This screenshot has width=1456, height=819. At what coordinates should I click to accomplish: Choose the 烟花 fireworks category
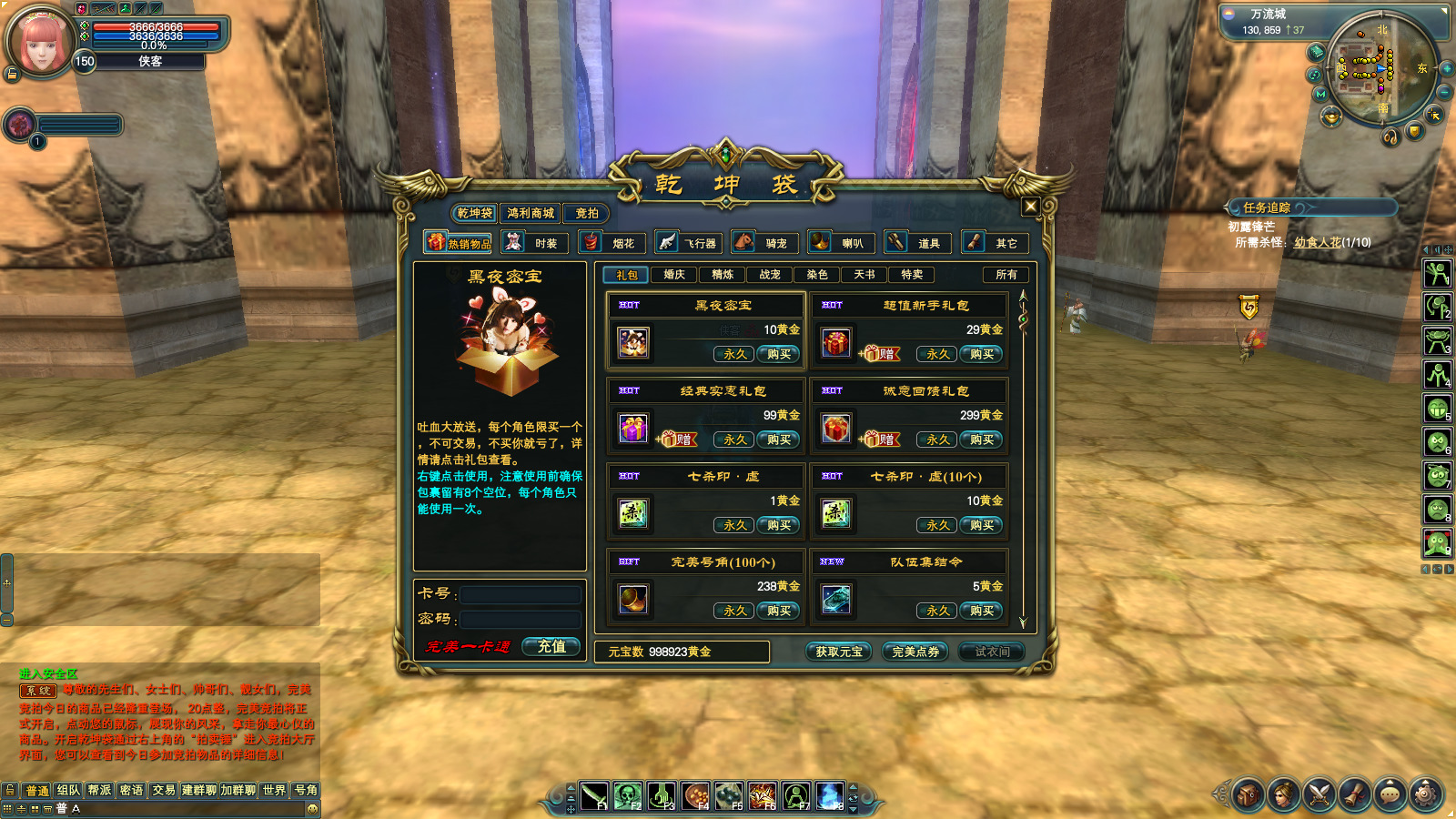(612, 243)
